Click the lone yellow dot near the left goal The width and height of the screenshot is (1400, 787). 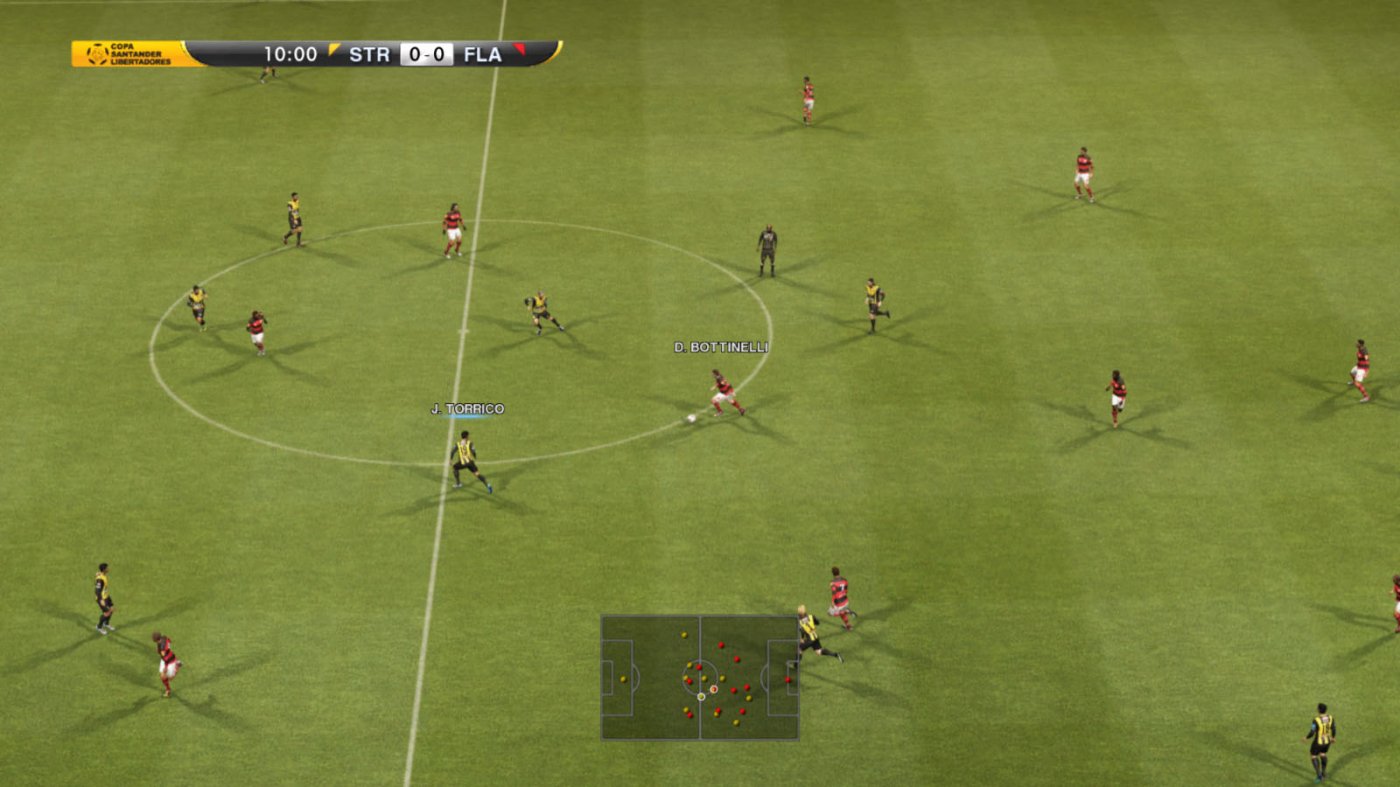(623, 679)
